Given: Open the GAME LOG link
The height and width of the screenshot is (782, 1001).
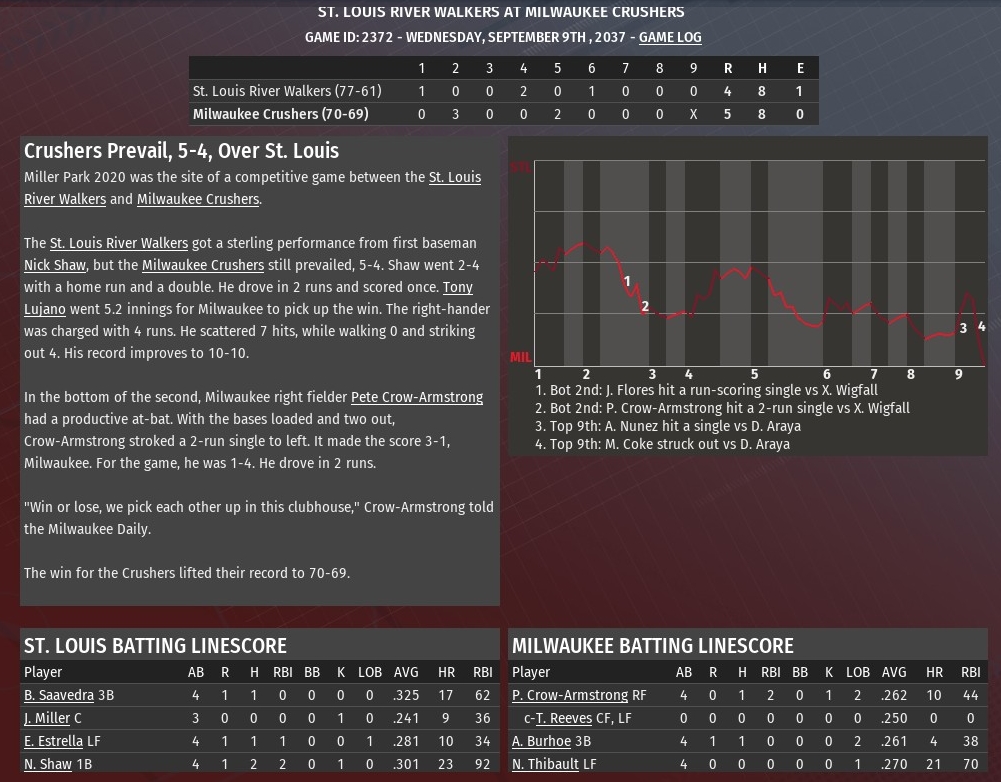Looking at the screenshot, I should point(670,37).
